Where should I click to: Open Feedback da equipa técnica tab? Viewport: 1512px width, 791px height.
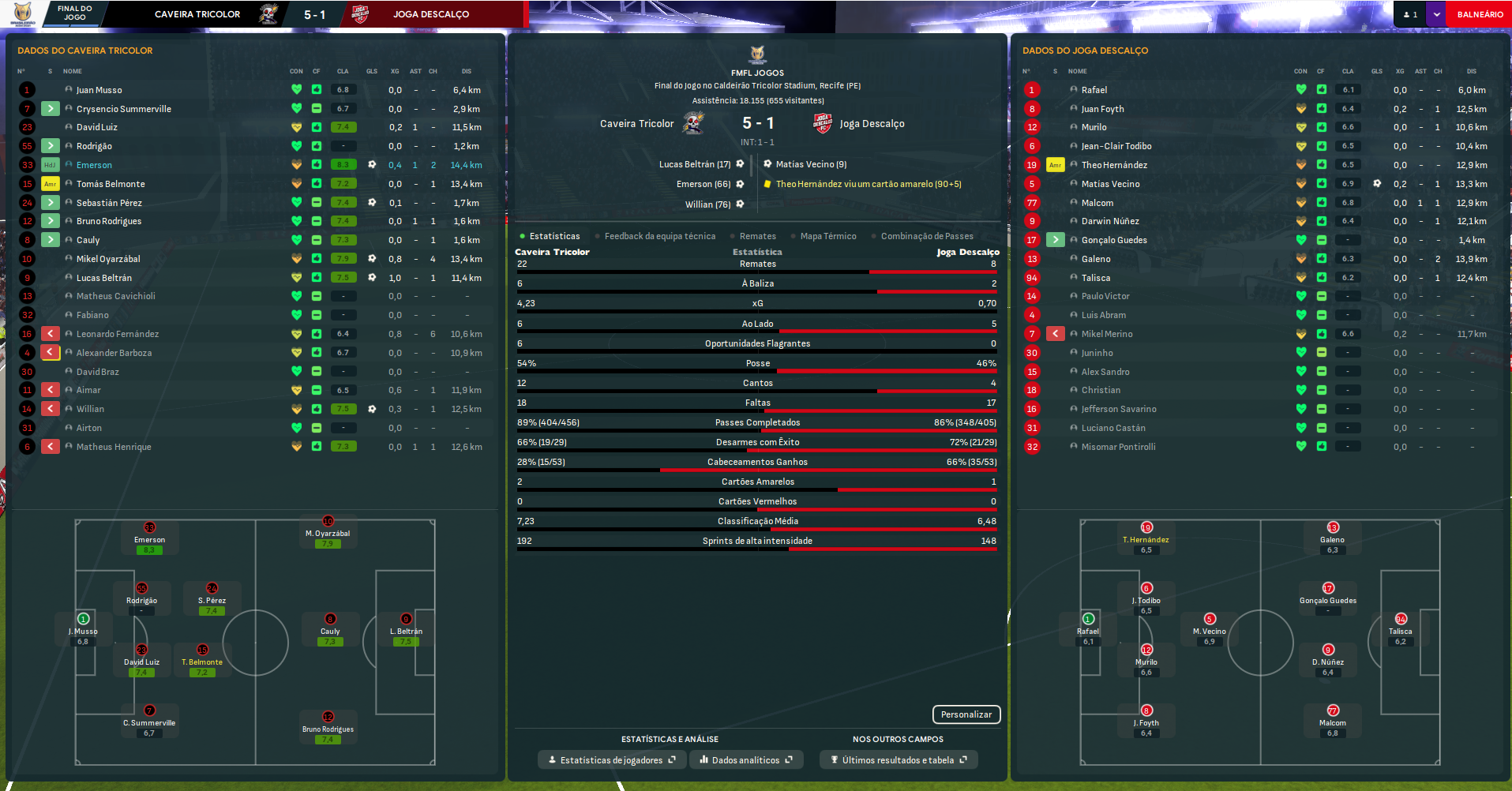pyautogui.click(x=659, y=236)
